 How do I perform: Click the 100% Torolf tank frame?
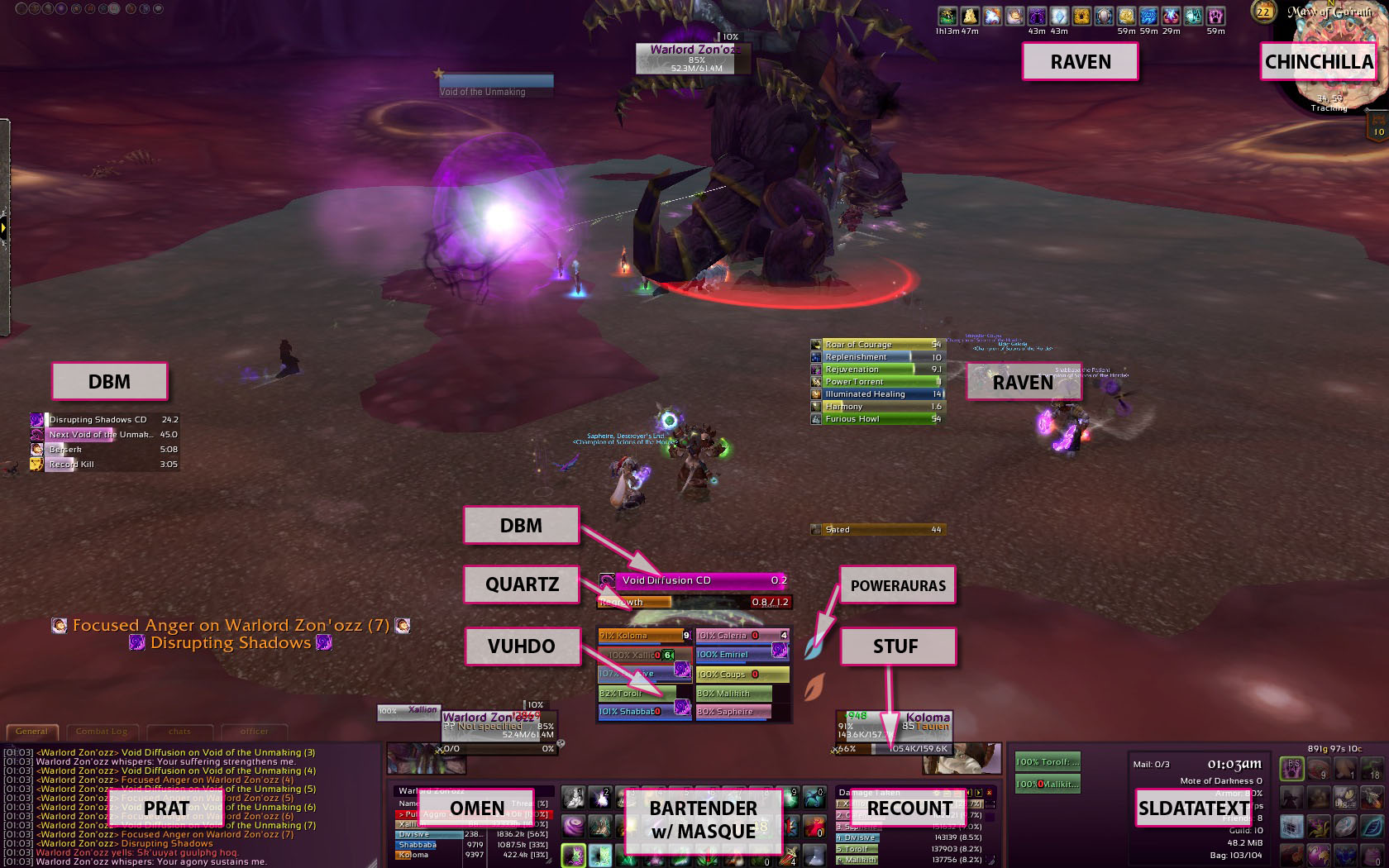(1048, 762)
